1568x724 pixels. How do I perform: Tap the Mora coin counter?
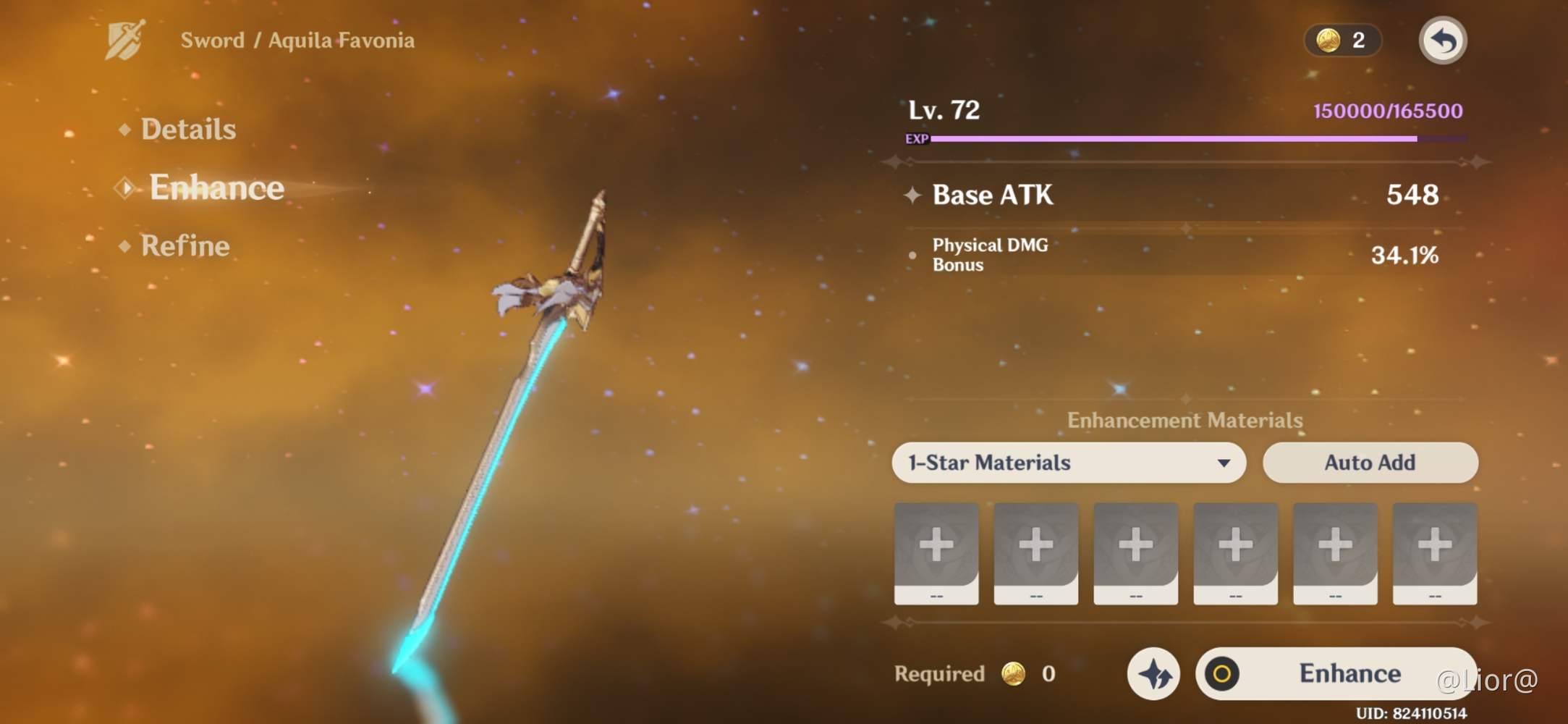pyautogui.click(x=1342, y=41)
